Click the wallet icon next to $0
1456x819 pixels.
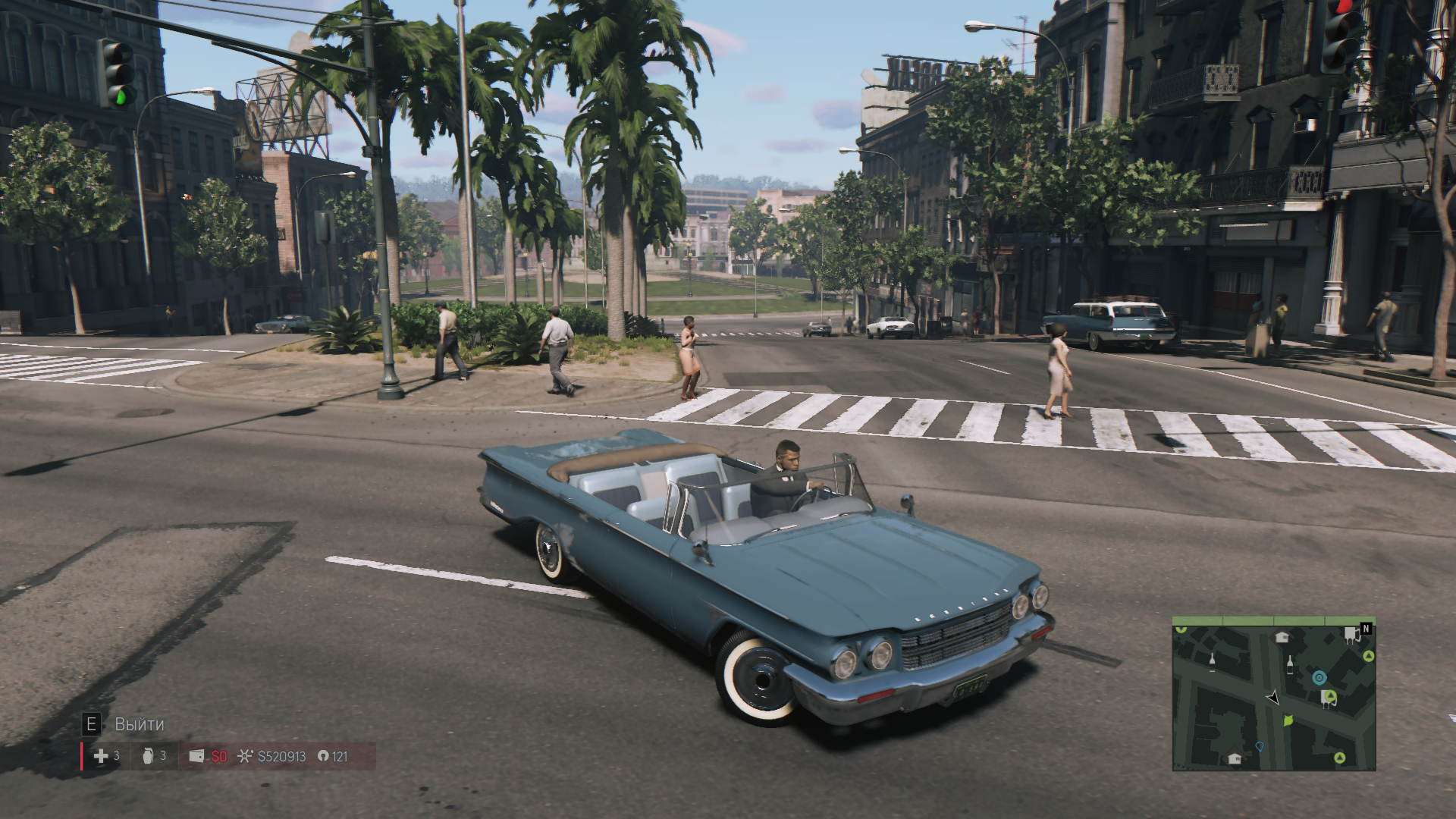pyautogui.click(x=196, y=755)
